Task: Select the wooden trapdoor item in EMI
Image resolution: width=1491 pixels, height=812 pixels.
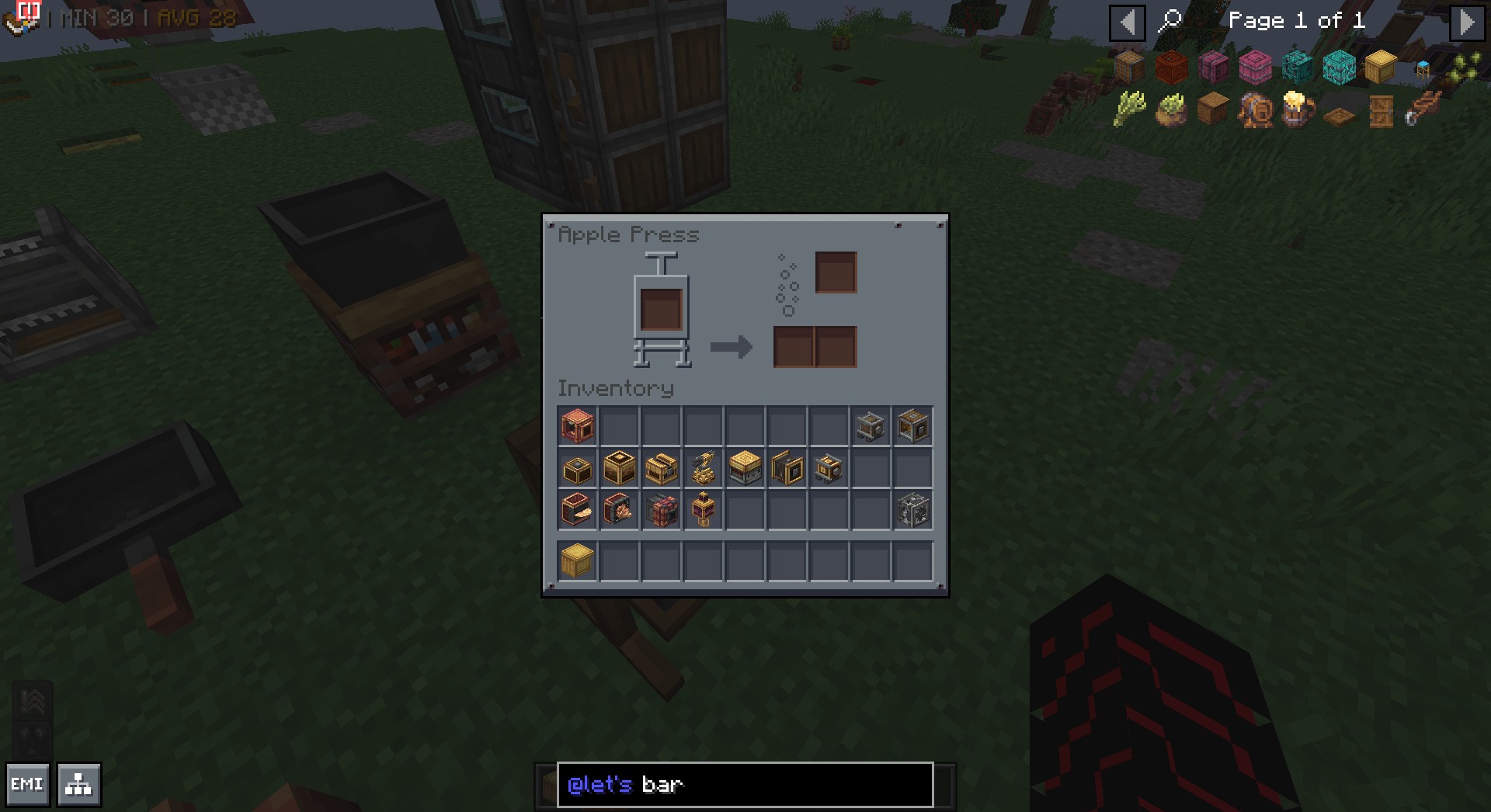Action: tap(1339, 116)
